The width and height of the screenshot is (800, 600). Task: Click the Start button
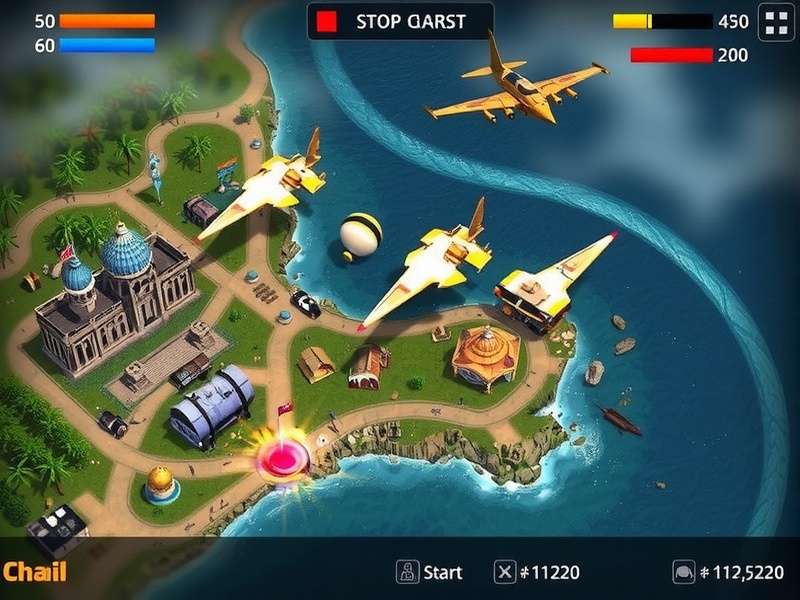pyautogui.click(x=430, y=572)
